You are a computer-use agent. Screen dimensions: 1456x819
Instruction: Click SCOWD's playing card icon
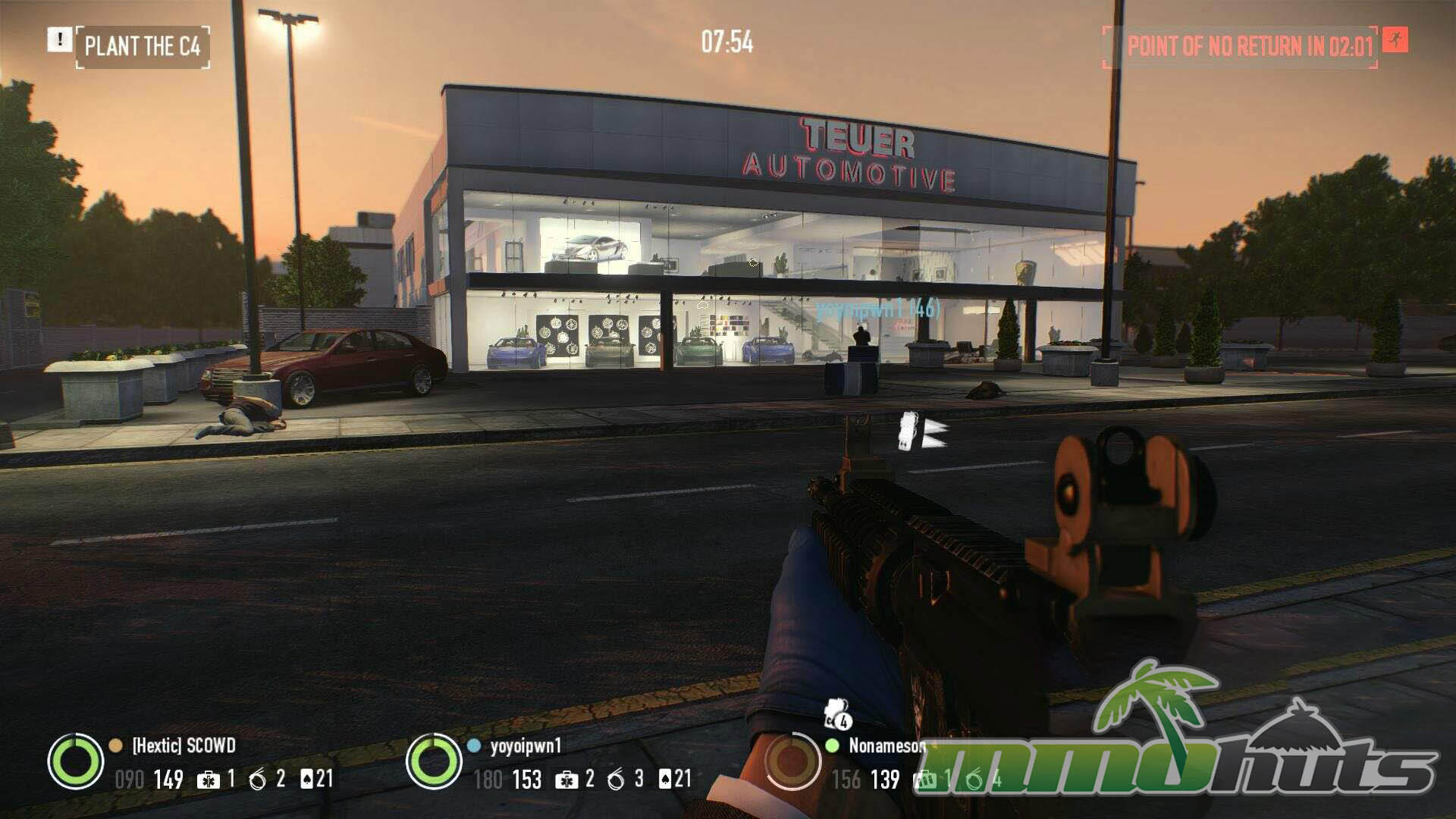coord(307,779)
